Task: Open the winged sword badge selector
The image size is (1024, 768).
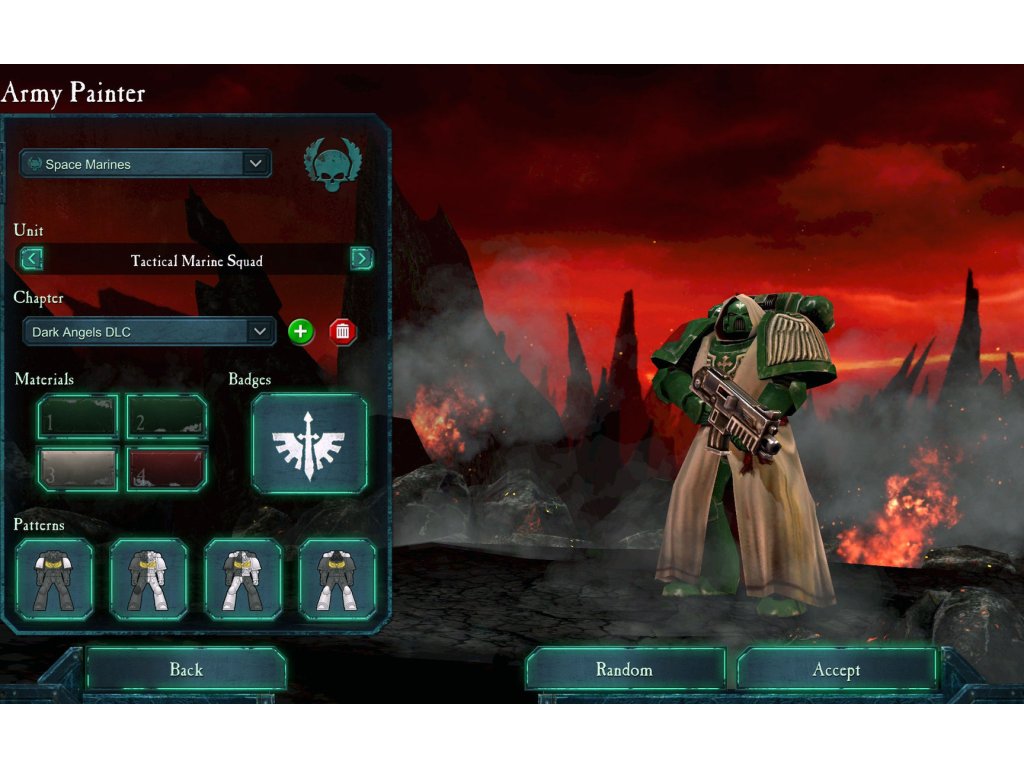Action: point(309,444)
